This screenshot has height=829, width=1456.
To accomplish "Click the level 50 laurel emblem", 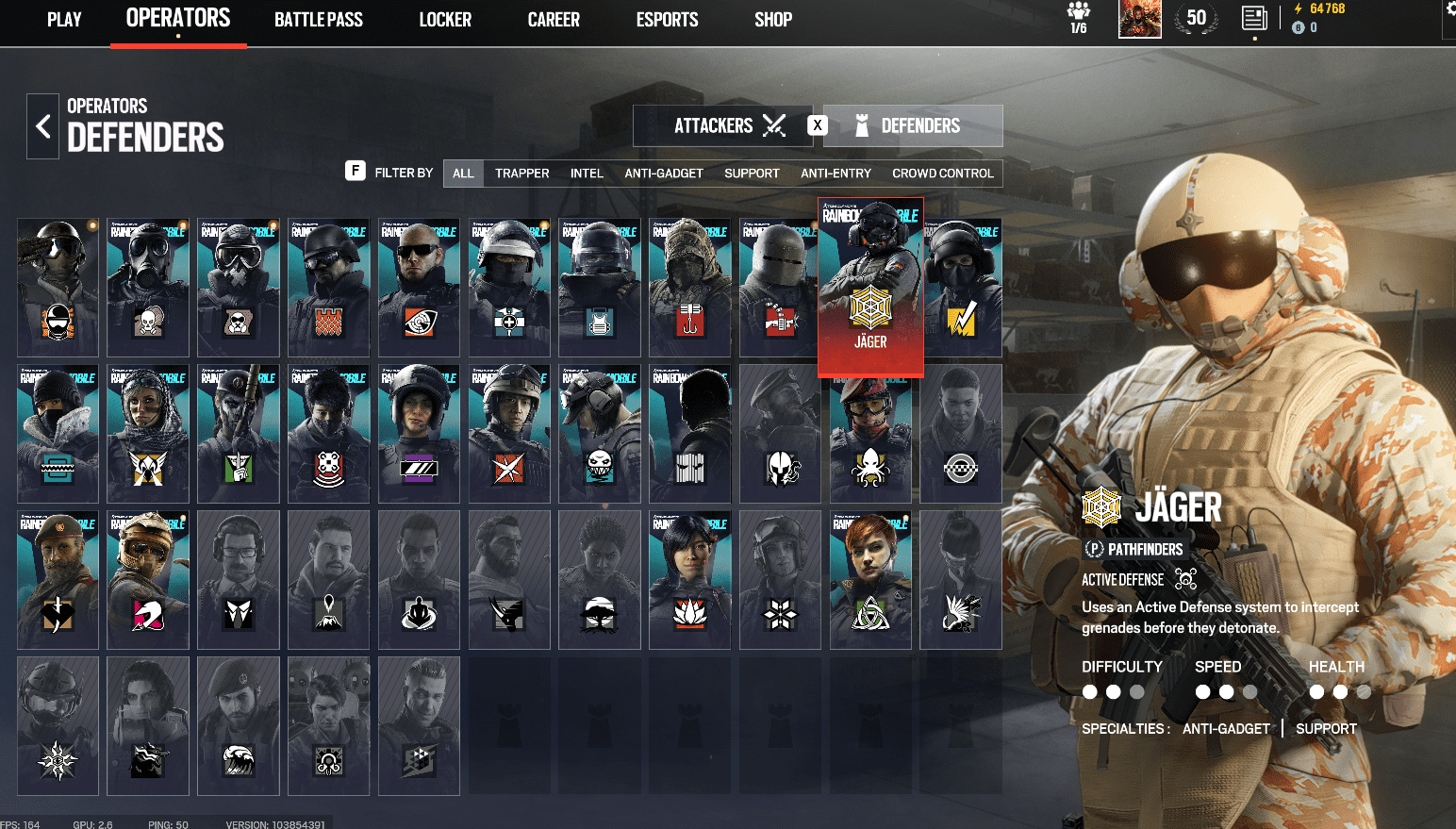I will pos(1196,17).
